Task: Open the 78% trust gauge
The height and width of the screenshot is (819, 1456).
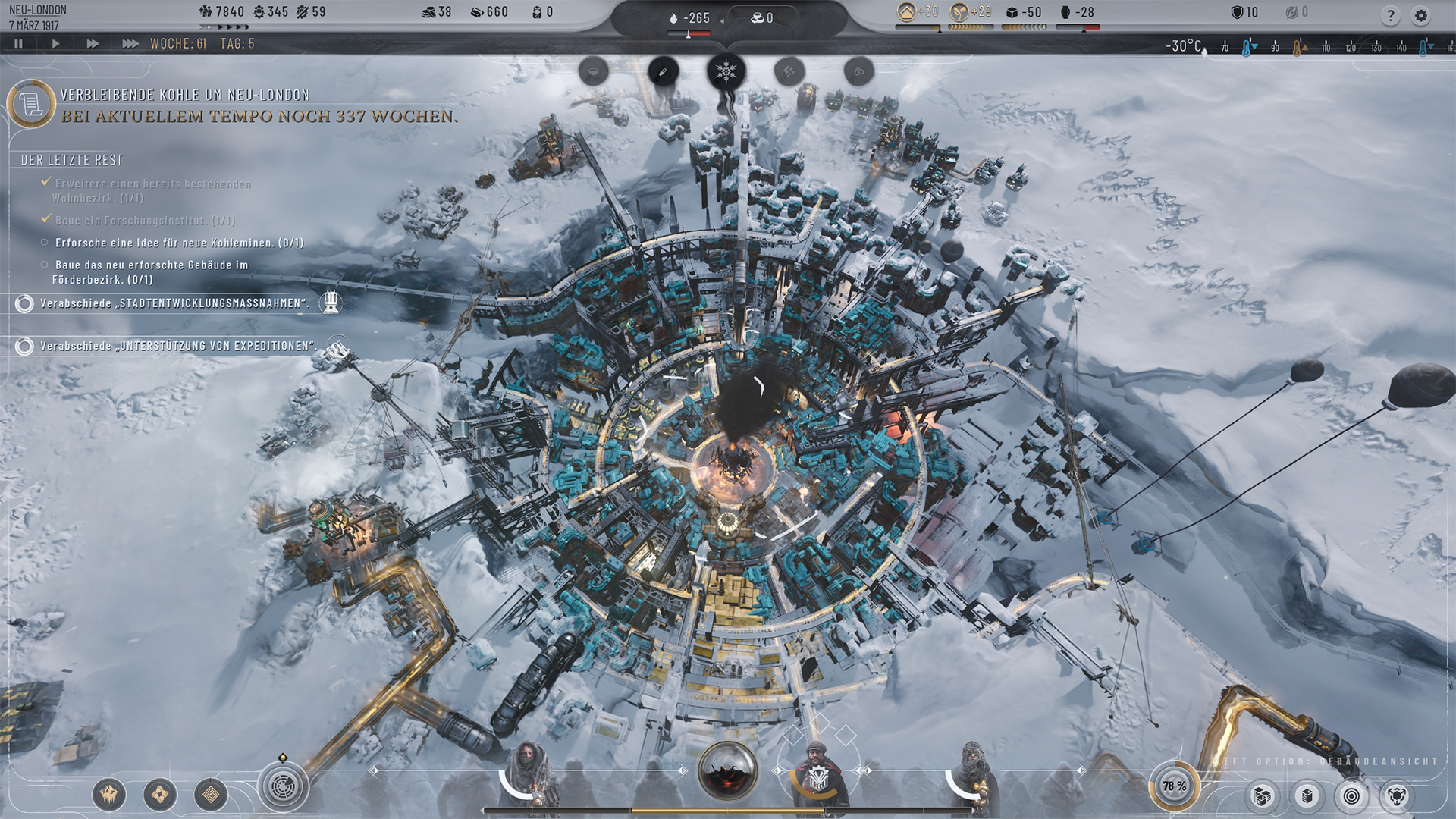Action: pyautogui.click(x=1174, y=786)
